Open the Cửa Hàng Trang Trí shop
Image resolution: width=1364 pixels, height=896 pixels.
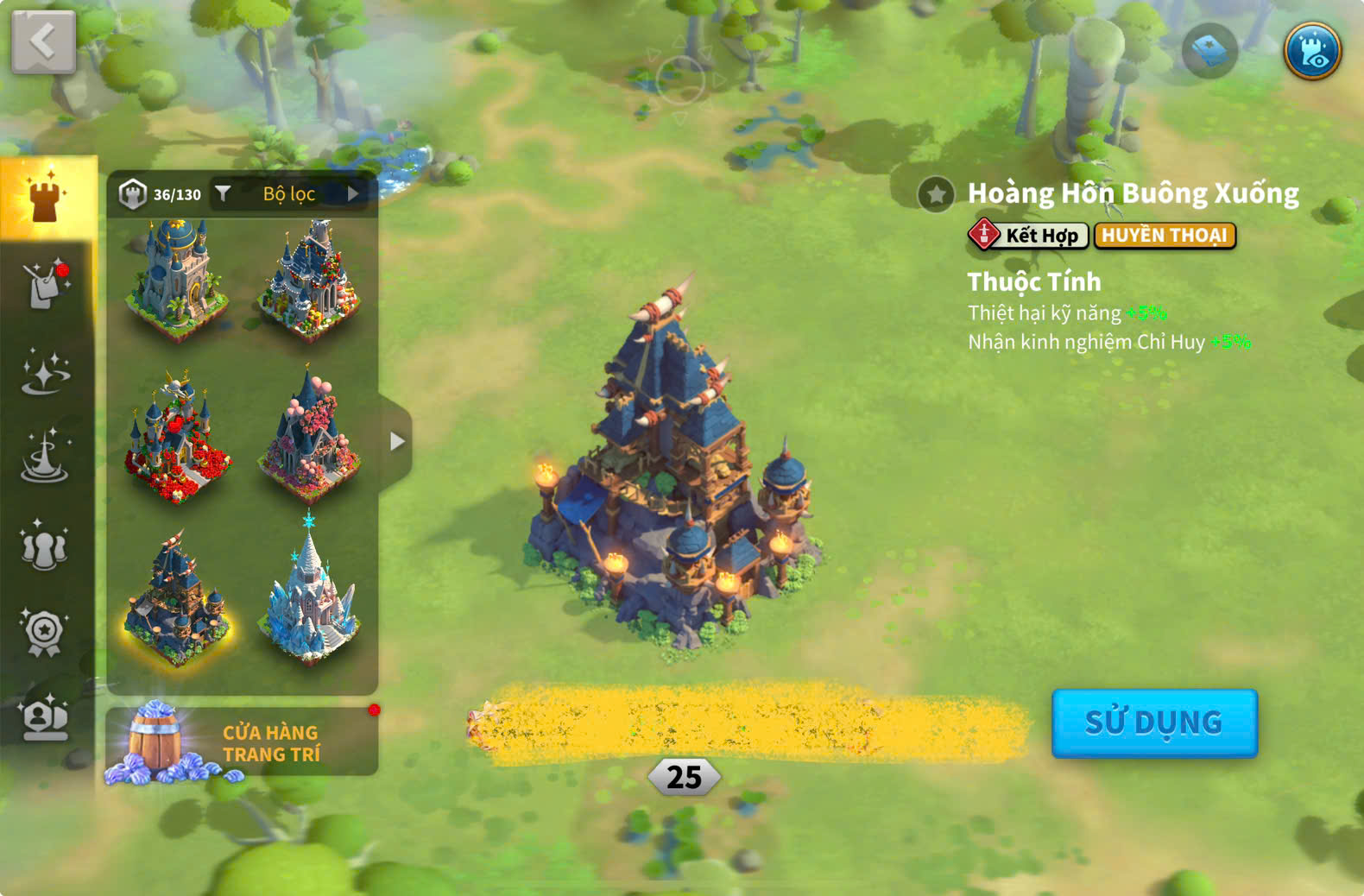click(242, 742)
